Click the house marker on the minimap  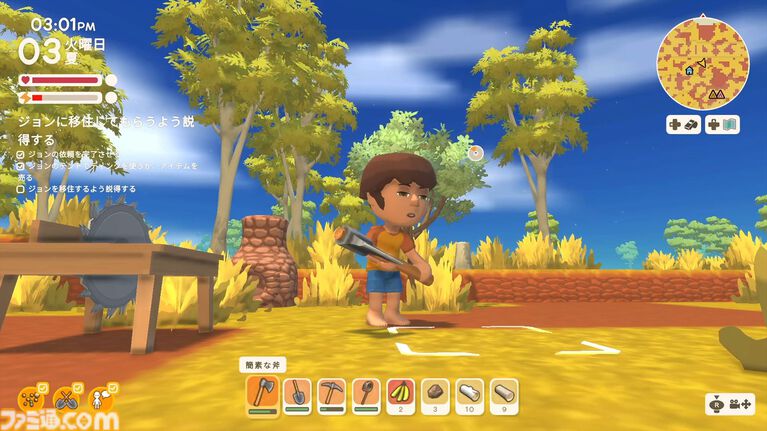pos(689,70)
